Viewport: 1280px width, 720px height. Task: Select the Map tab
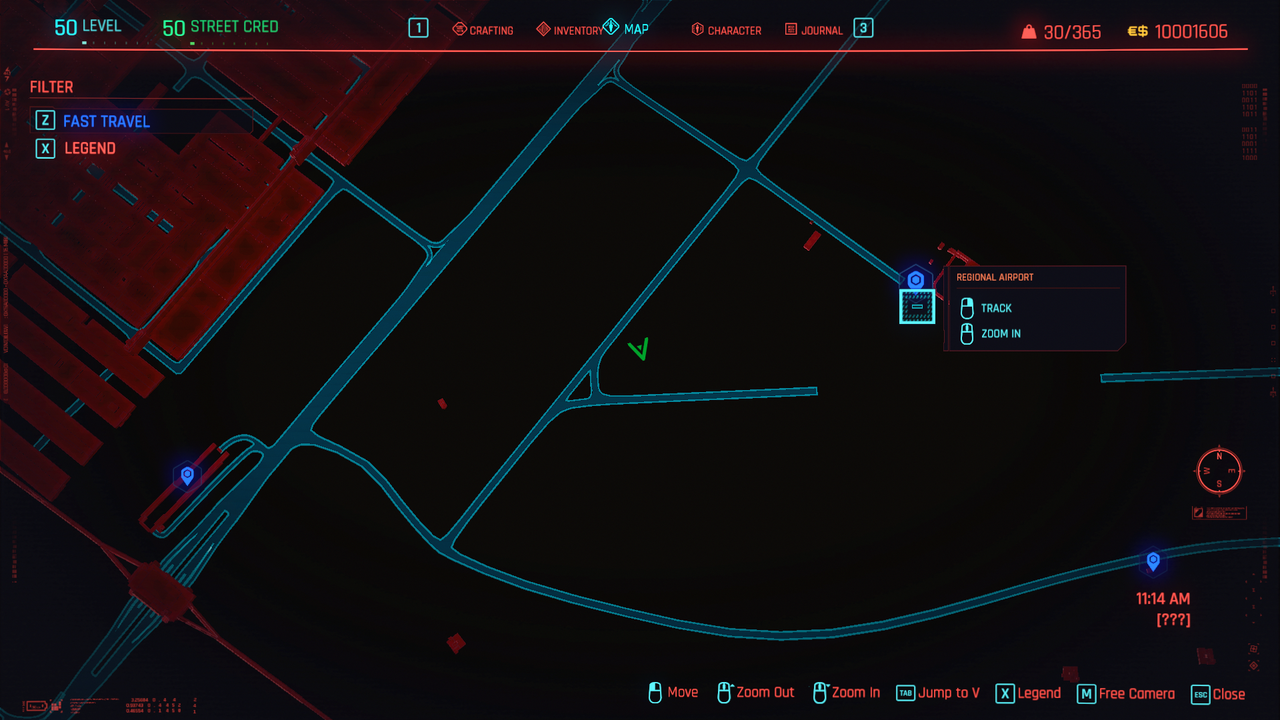(x=627, y=29)
